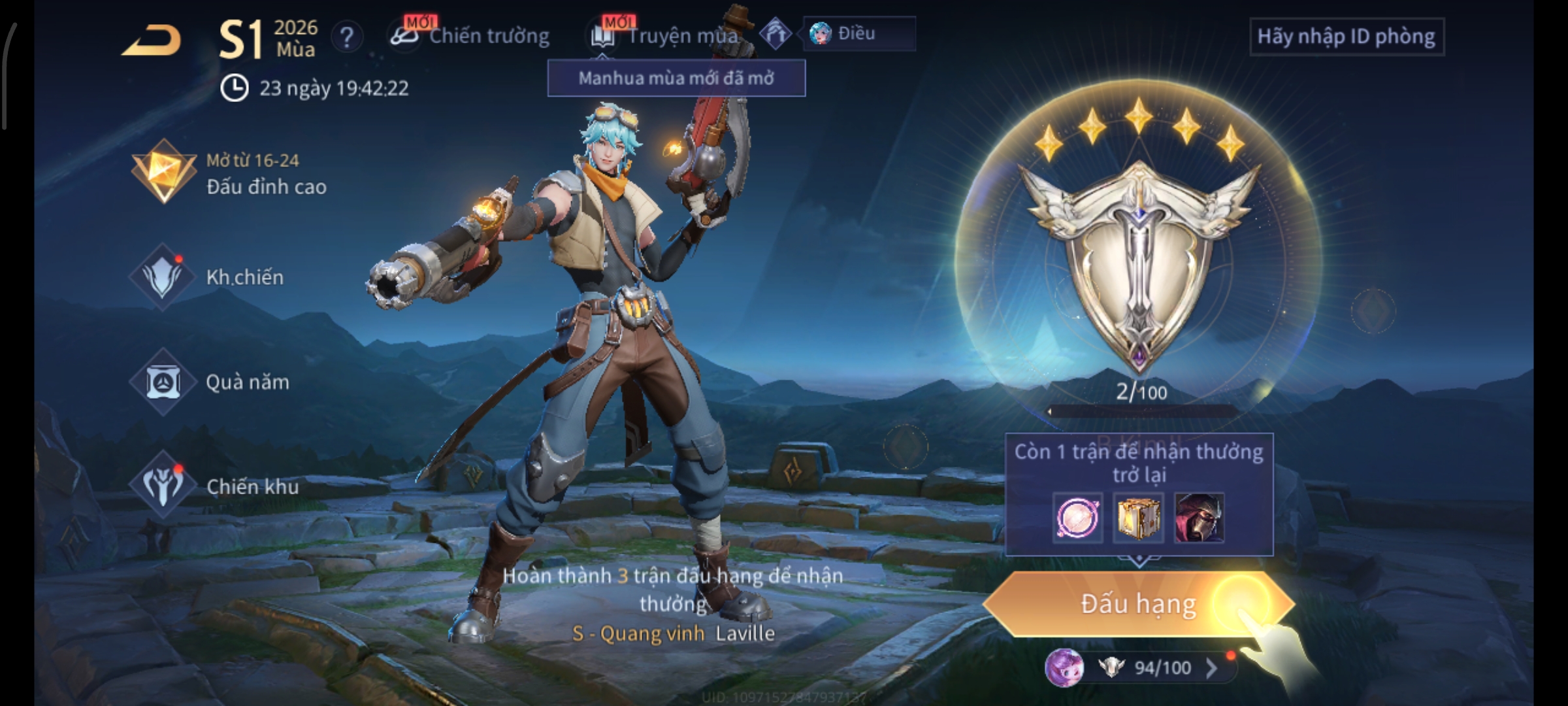Screen dimensions: 1568x706
Task: Open Truyện mùa season story
Action: pyautogui.click(x=666, y=36)
